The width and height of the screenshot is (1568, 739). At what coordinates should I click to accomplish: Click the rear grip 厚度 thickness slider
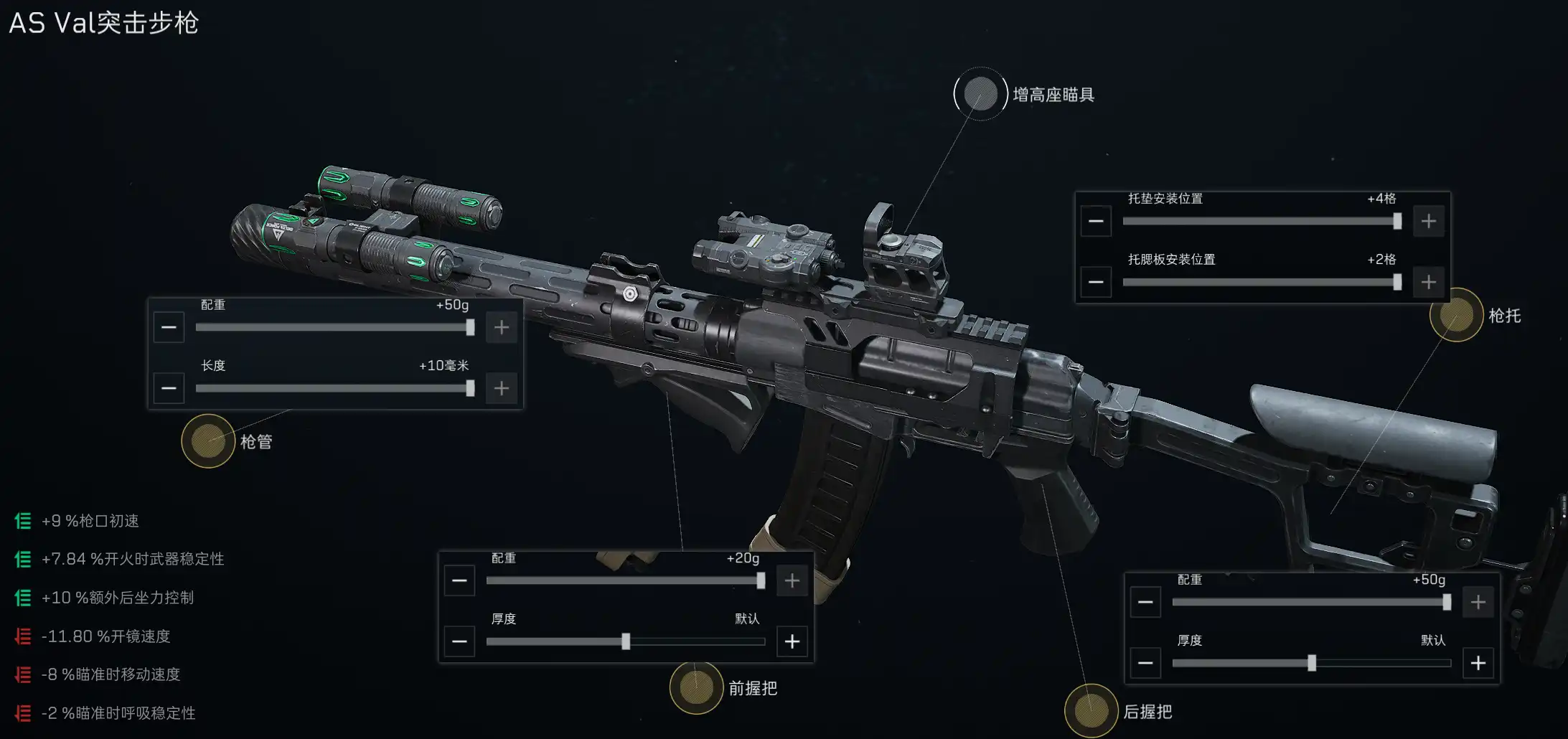pos(1311,663)
